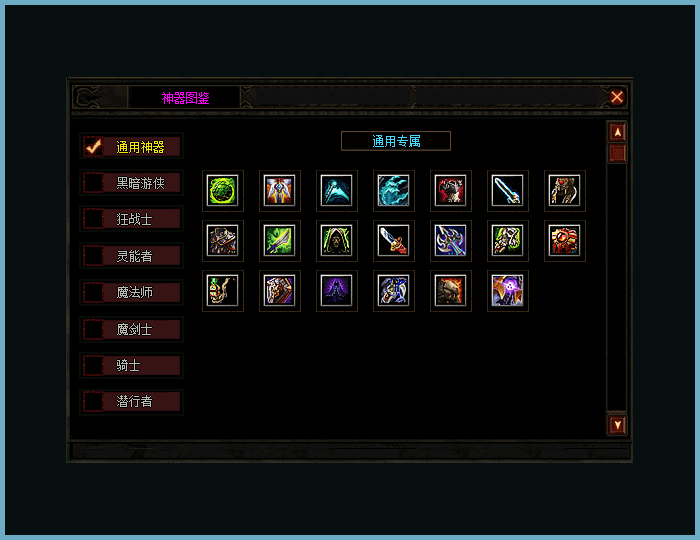Click the 通用专属 header label
The image size is (700, 540).
[x=396, y=141]
